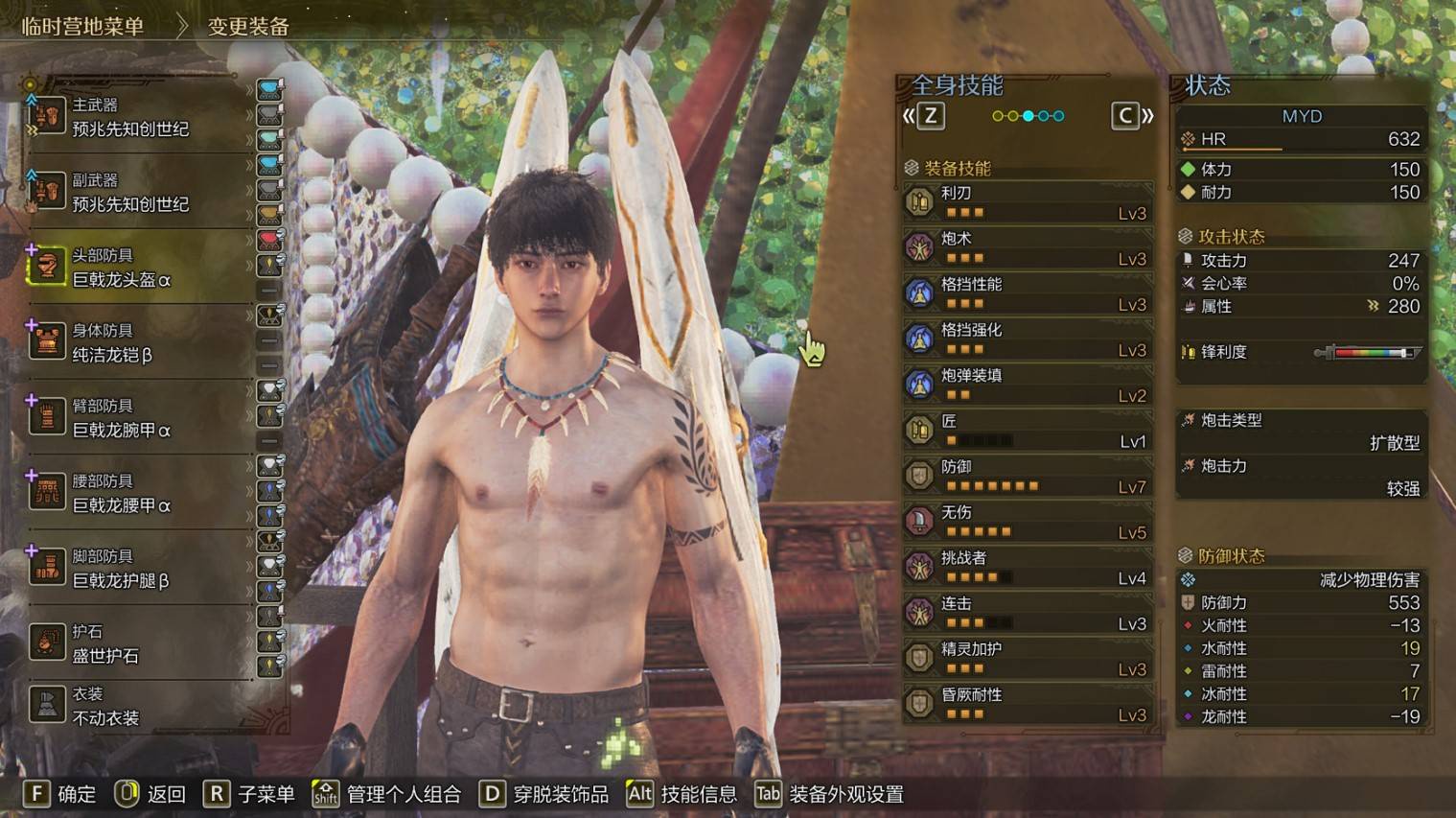Image resolution: width=1456 pixels, height=818 pixels.
Task: Go to the previous skill page arrow
Action: [922, 116]
